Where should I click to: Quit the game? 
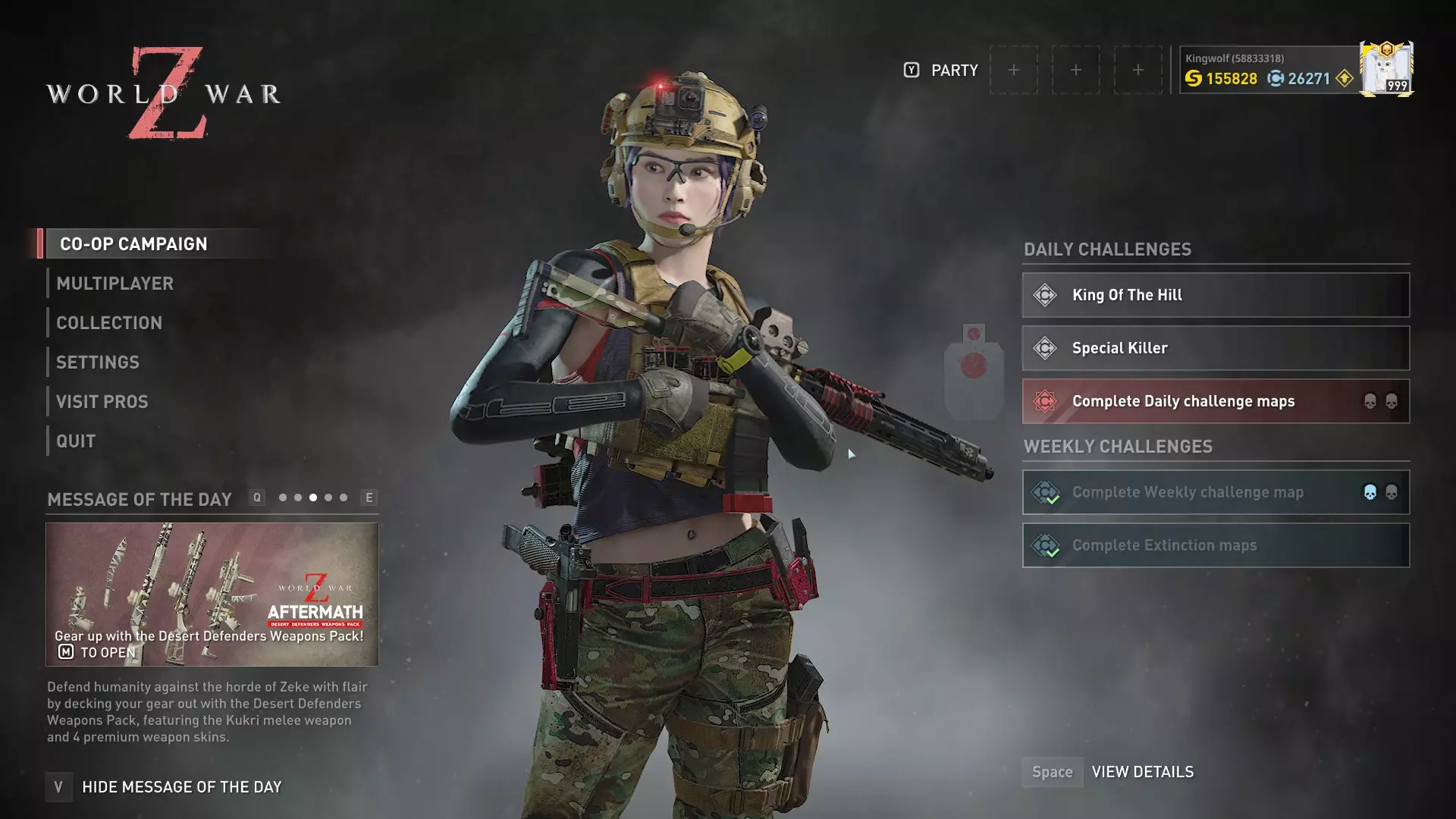pyautogui.click(x=76, y=441)
